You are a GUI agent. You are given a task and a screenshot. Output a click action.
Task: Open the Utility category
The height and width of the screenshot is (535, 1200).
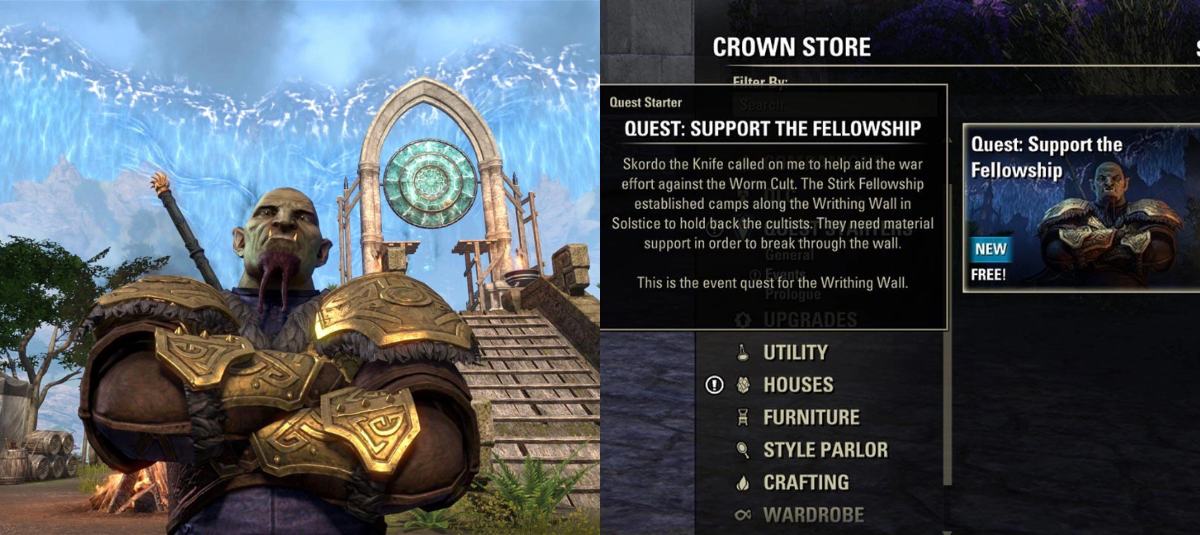pyautogui.click(x=795, y=352)
